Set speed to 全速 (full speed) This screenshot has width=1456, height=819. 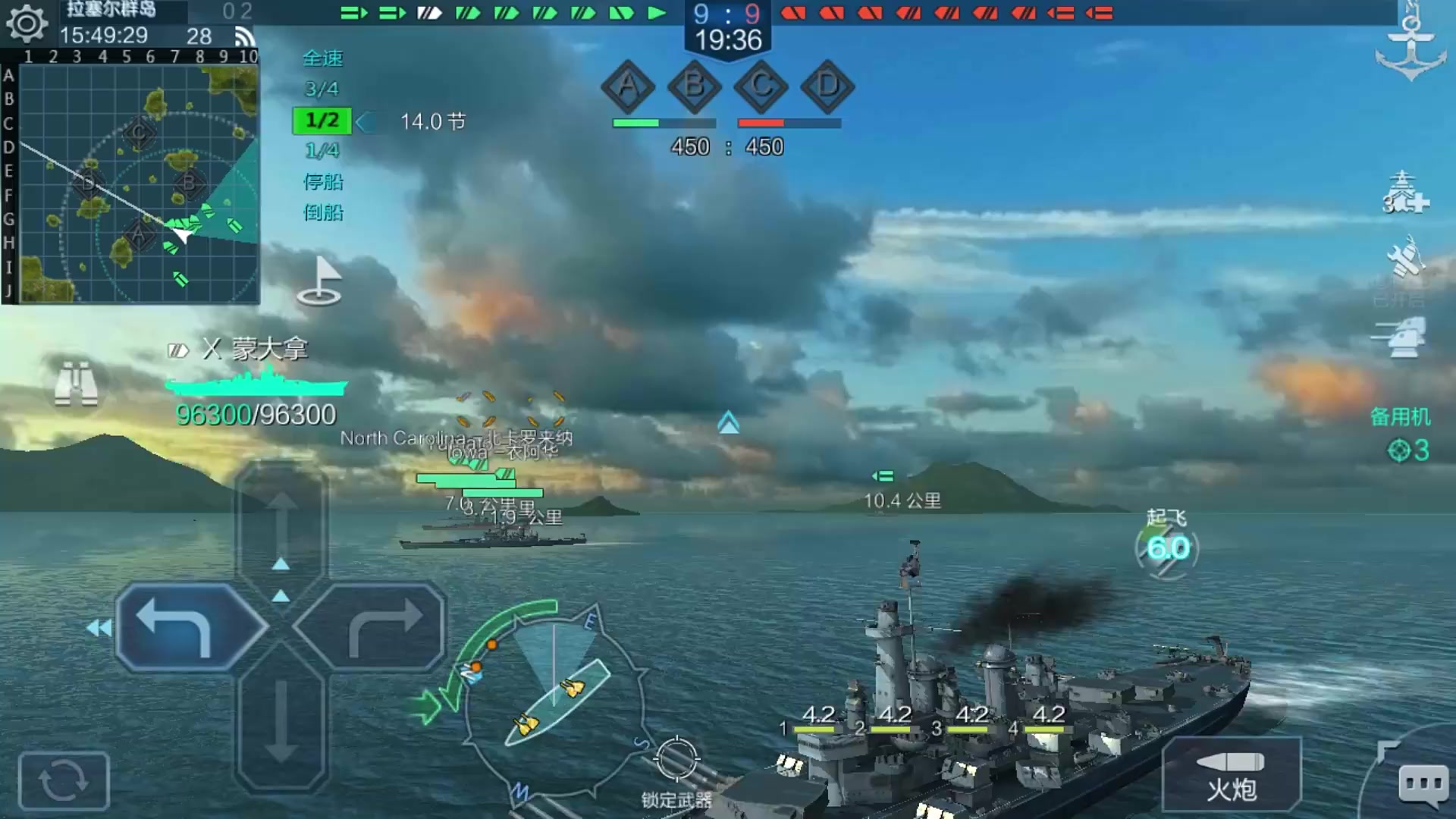point(322,58)
